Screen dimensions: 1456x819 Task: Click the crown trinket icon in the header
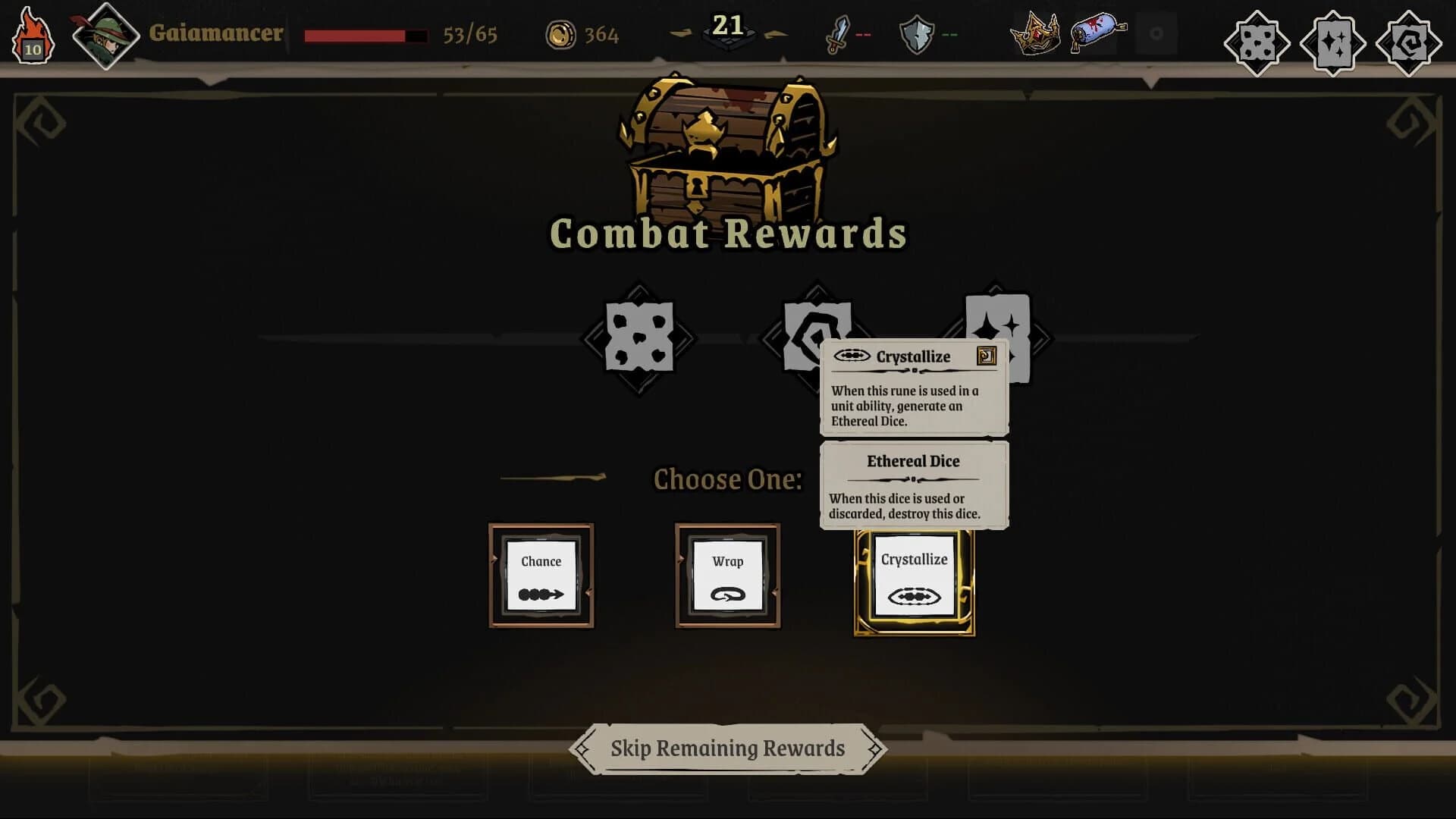pyautogui.click(x=1036, y=34)
